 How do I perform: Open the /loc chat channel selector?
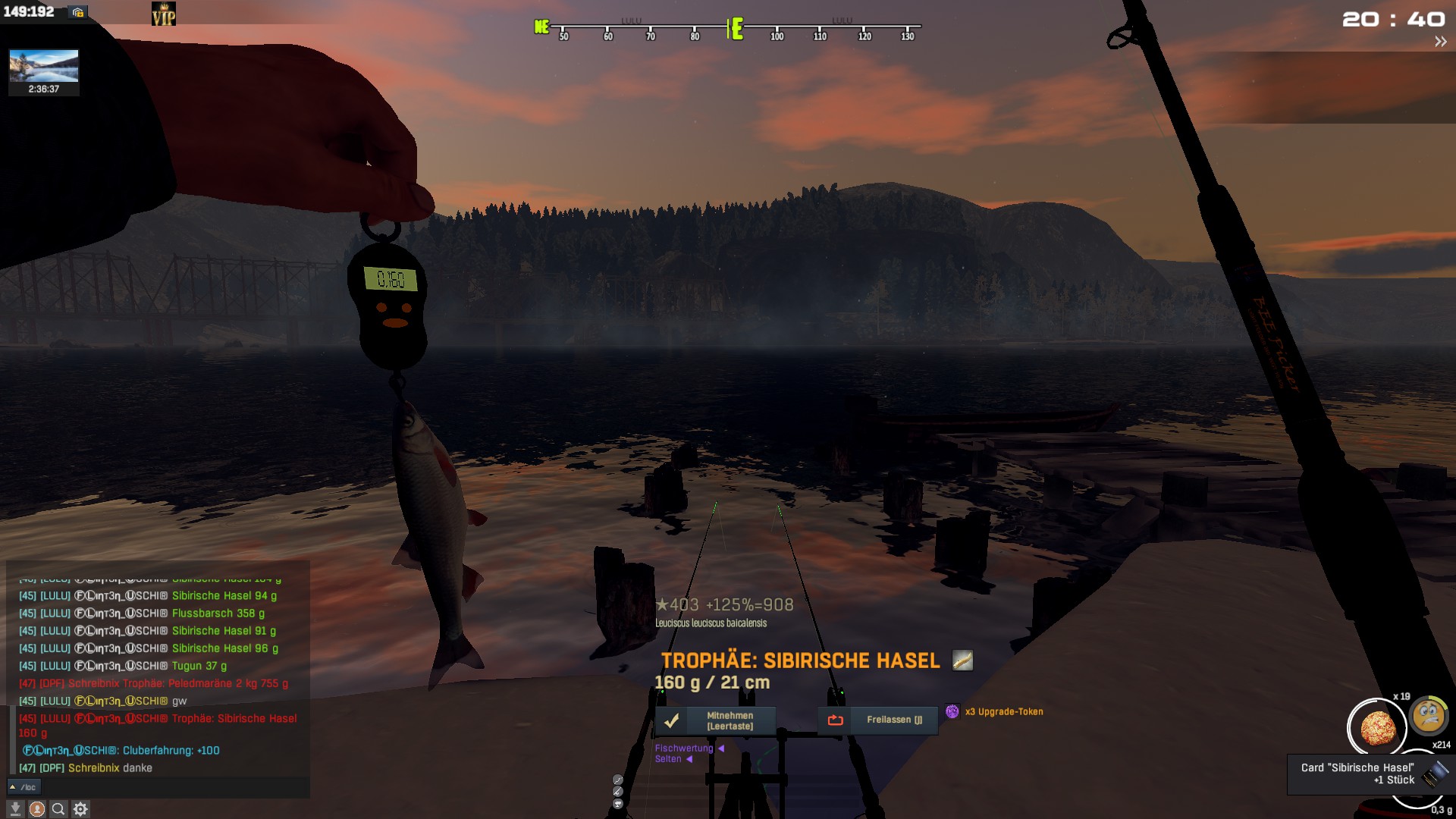click(x=23, y=787)
